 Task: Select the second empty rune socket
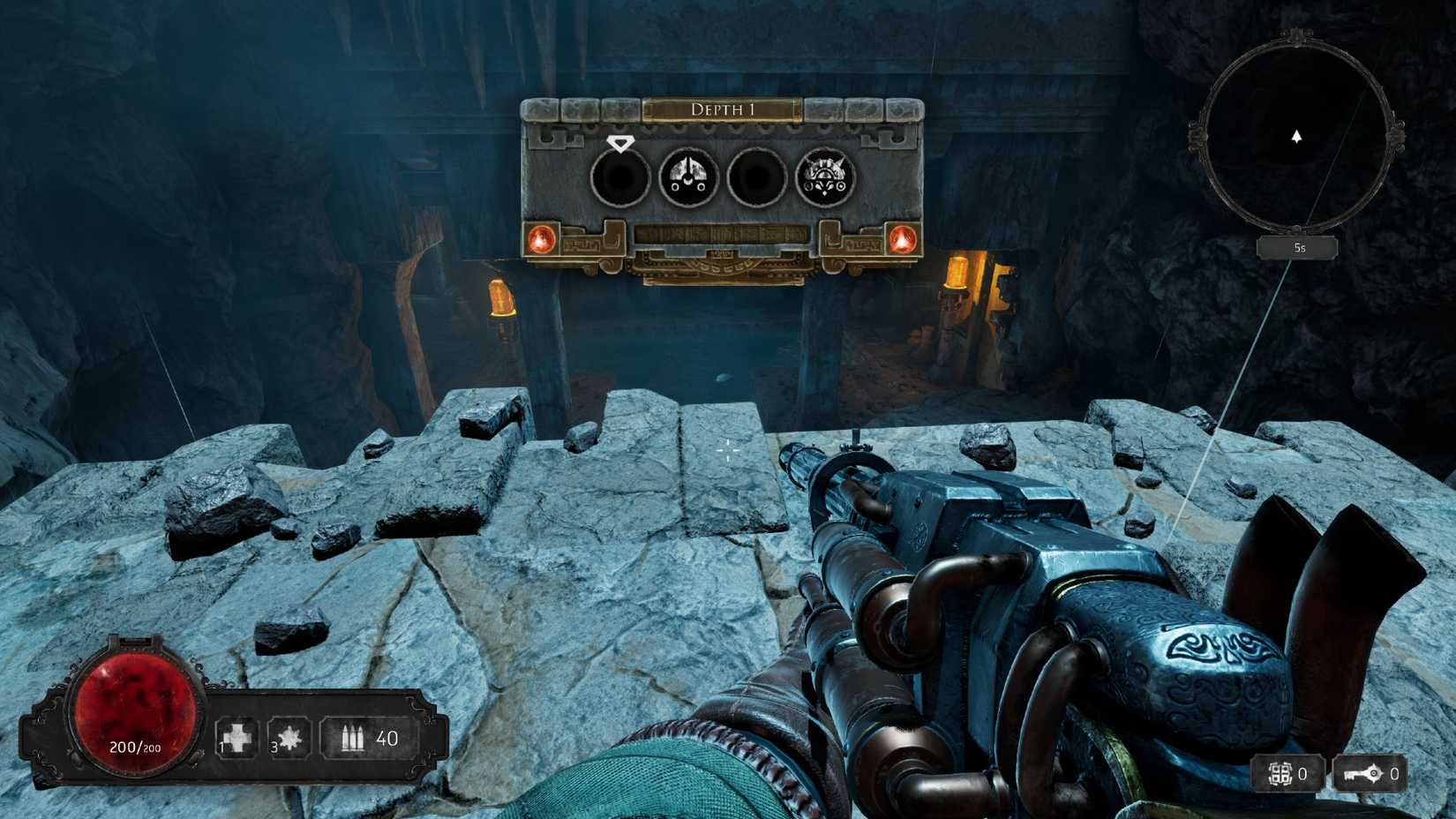click(x=757, y=177)
